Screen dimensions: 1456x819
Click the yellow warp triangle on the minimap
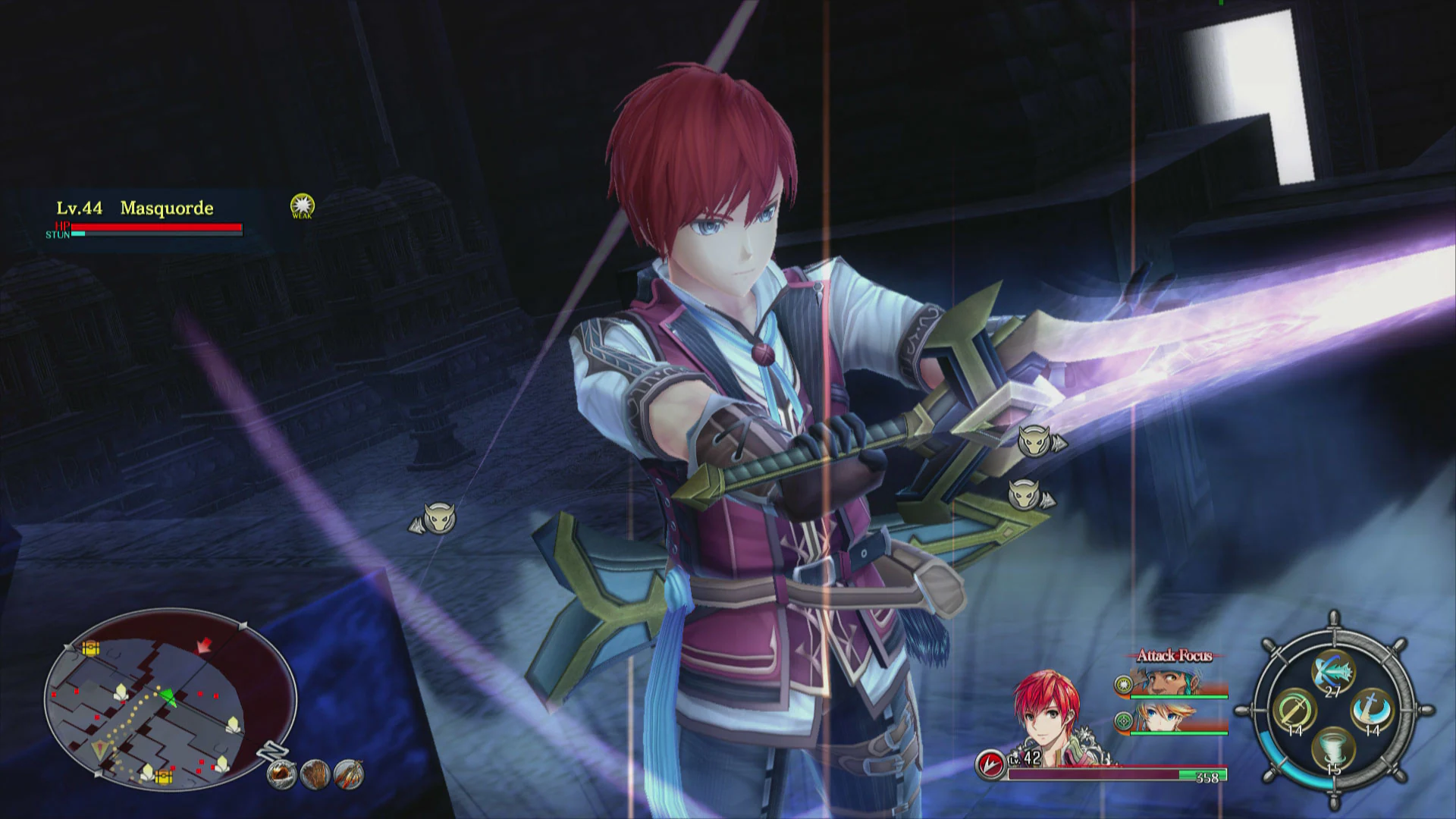point(100,748)
